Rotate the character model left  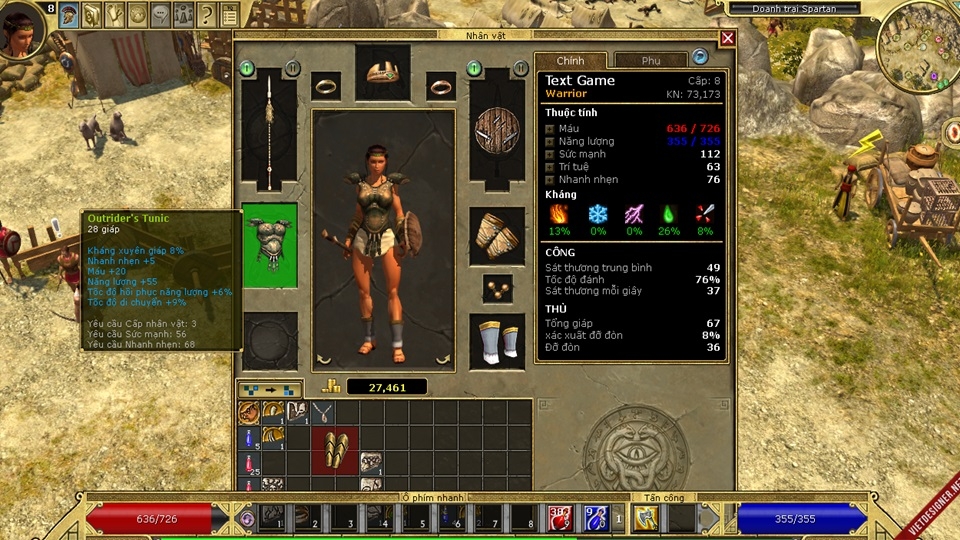coord(323,358)
